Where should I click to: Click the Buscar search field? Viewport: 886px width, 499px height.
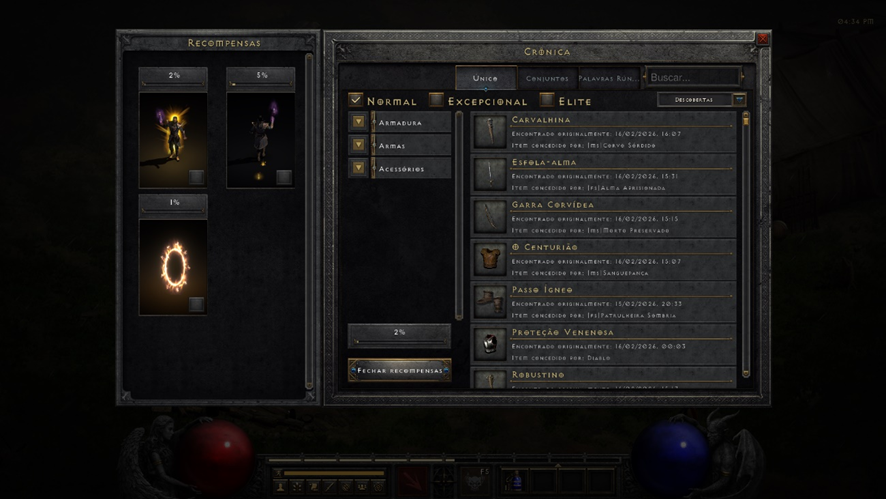pyautogui.click(x=692, y=77)
